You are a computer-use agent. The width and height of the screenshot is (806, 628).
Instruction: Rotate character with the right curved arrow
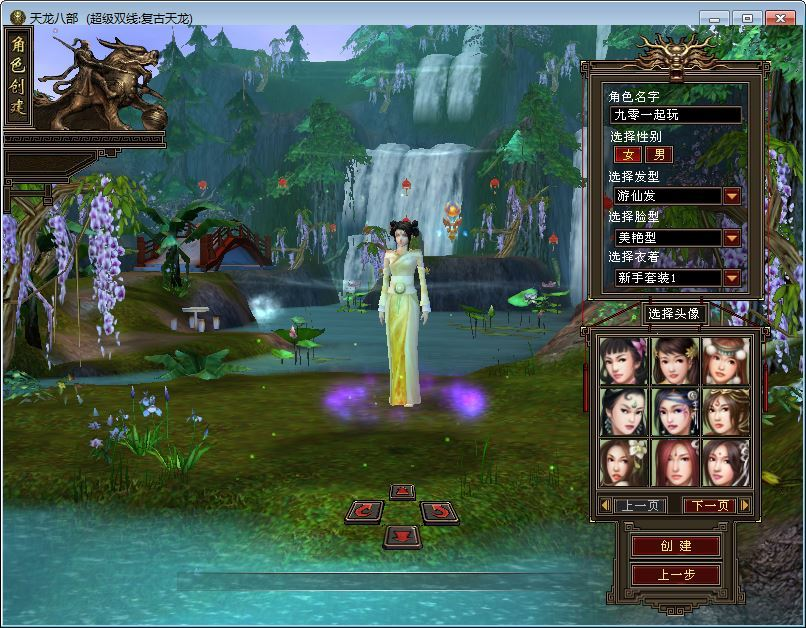[437, 512]
